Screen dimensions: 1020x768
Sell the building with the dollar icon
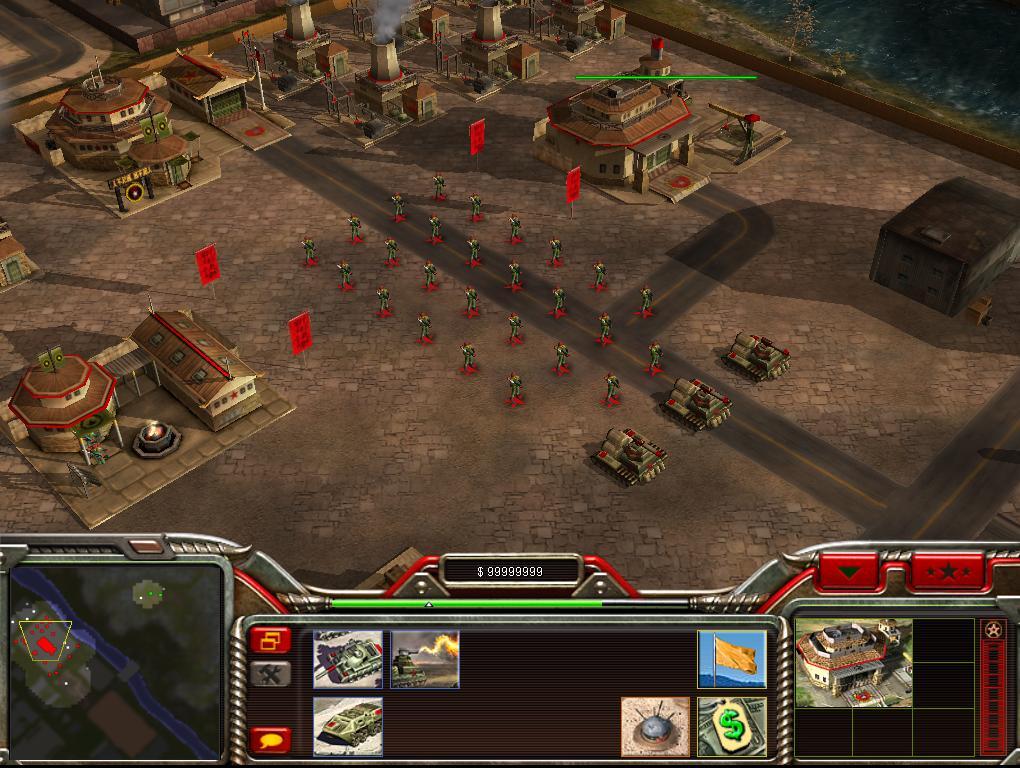click(732, 727)
